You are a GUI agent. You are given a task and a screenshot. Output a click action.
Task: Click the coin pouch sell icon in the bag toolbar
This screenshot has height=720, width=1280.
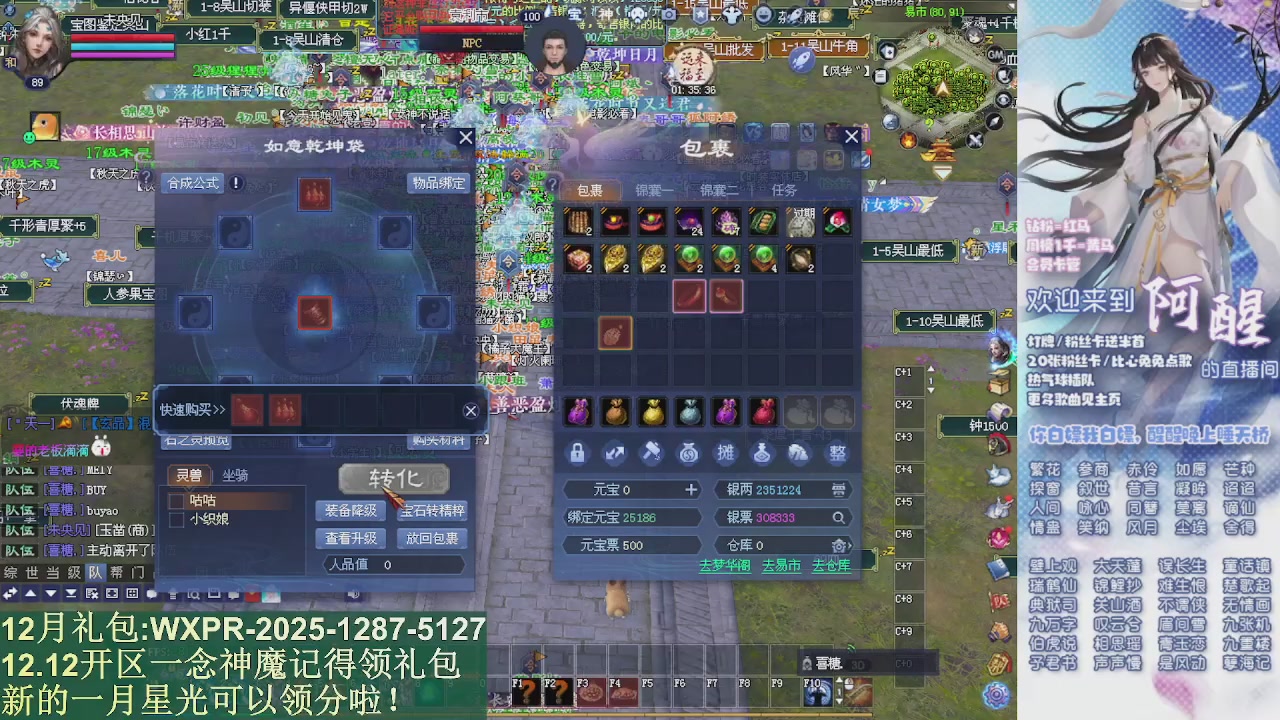coord(688,452)
